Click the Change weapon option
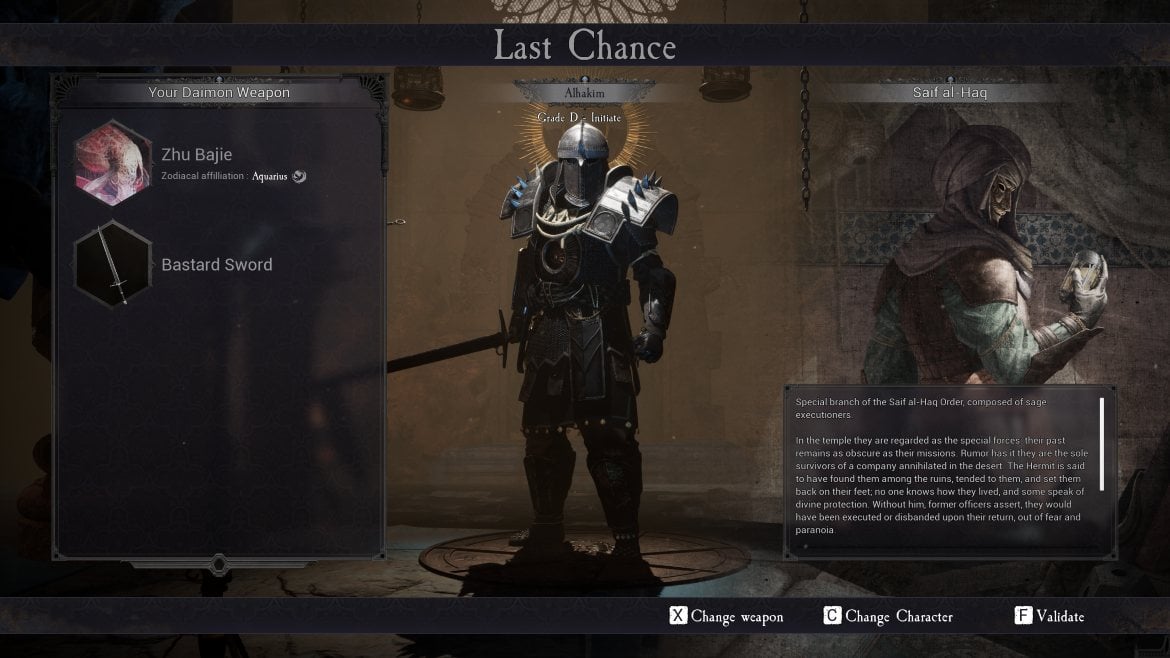The image size is (1170, 658). [727, 616]
